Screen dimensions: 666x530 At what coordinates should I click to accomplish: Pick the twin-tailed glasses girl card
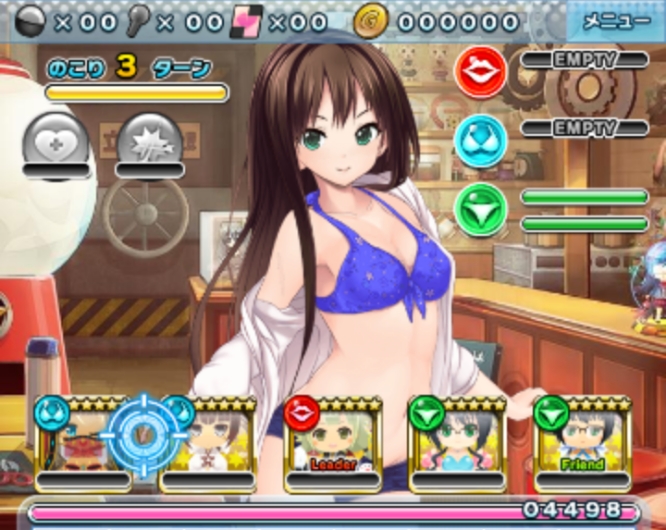click(x=457, y=438)
